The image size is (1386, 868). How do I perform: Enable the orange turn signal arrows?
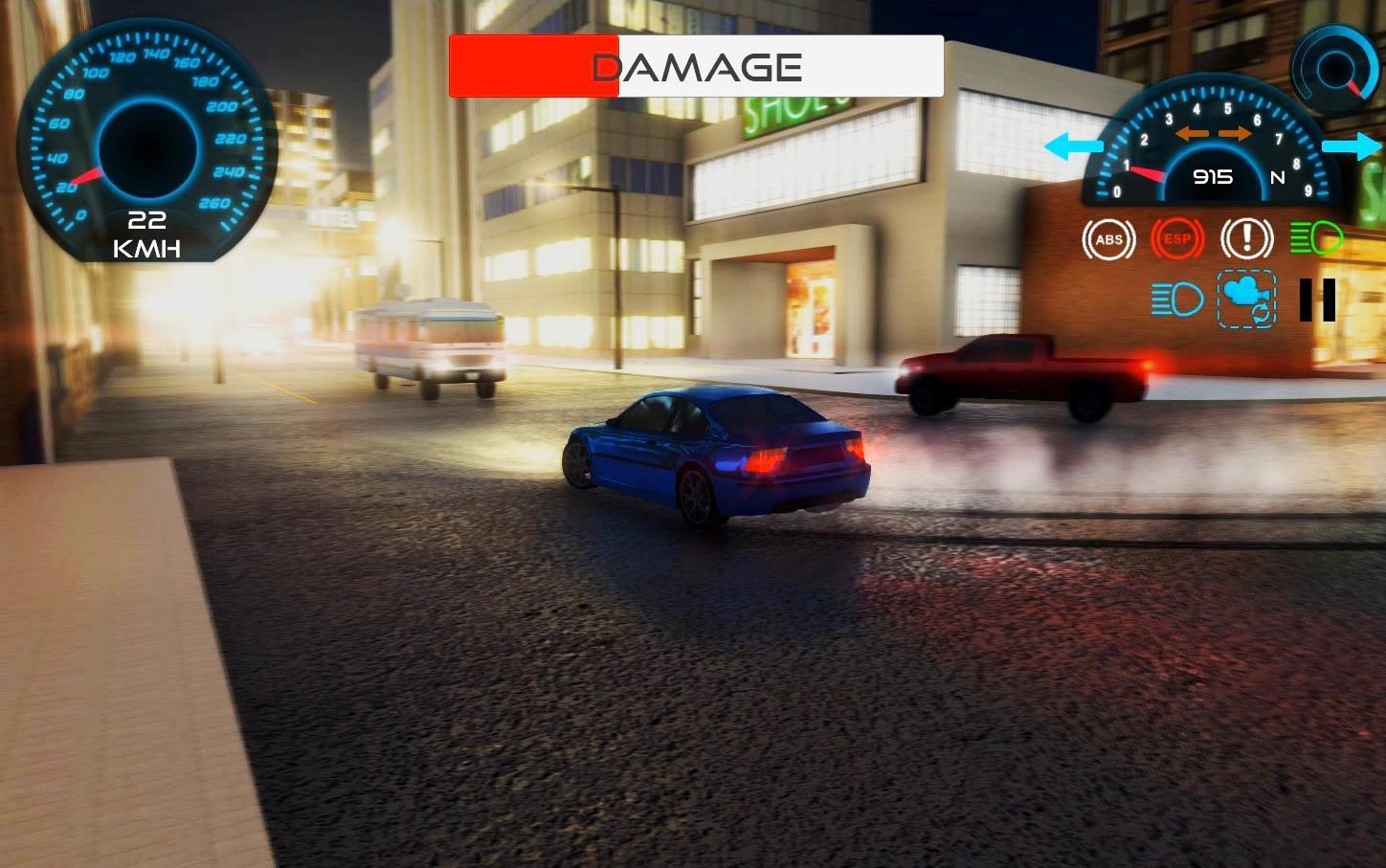point(1213,133)
